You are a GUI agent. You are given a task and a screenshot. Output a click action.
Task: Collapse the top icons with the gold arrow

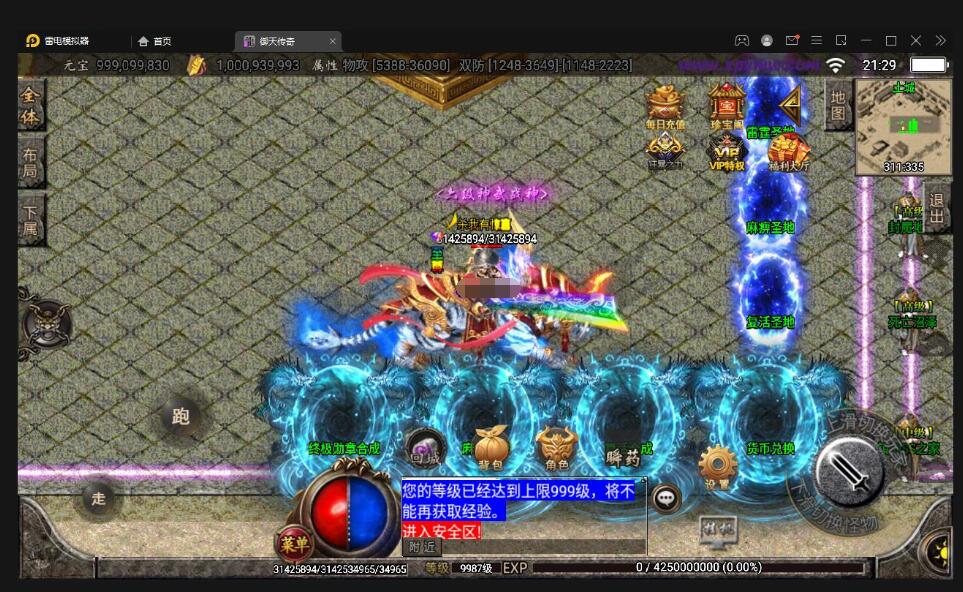[790, 102]
